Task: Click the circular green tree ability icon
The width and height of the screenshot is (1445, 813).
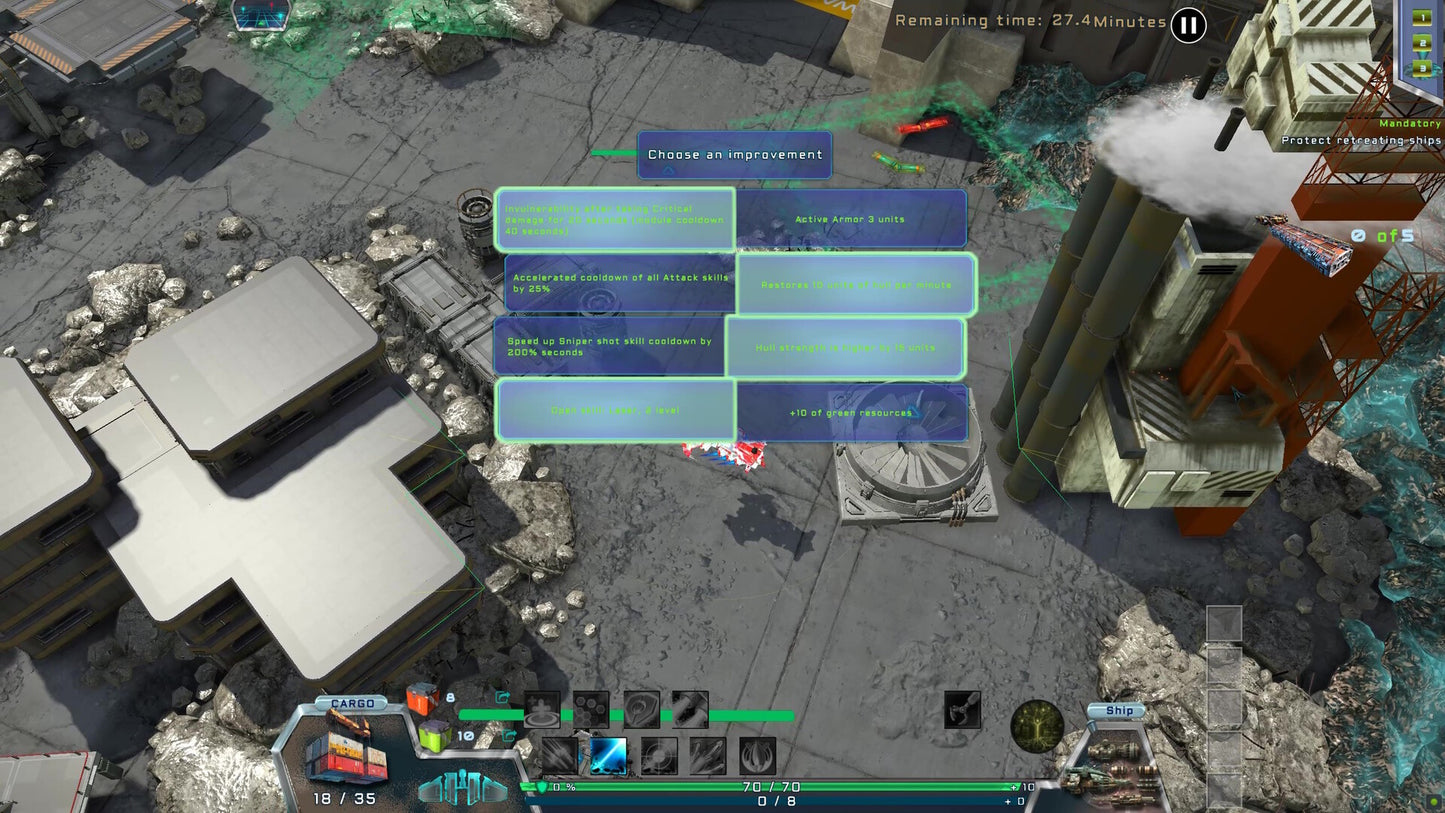Action: (x=1036, y=726)
